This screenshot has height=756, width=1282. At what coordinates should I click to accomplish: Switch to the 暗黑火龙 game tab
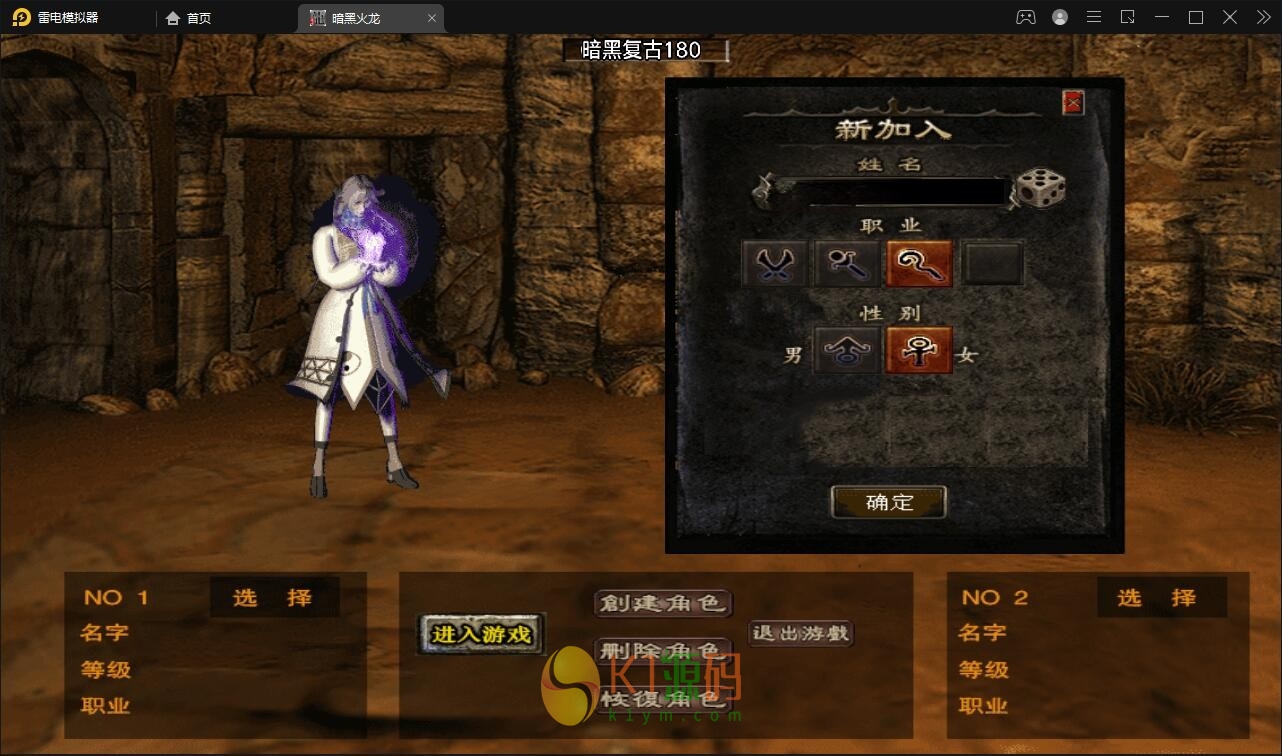(358, 17)
